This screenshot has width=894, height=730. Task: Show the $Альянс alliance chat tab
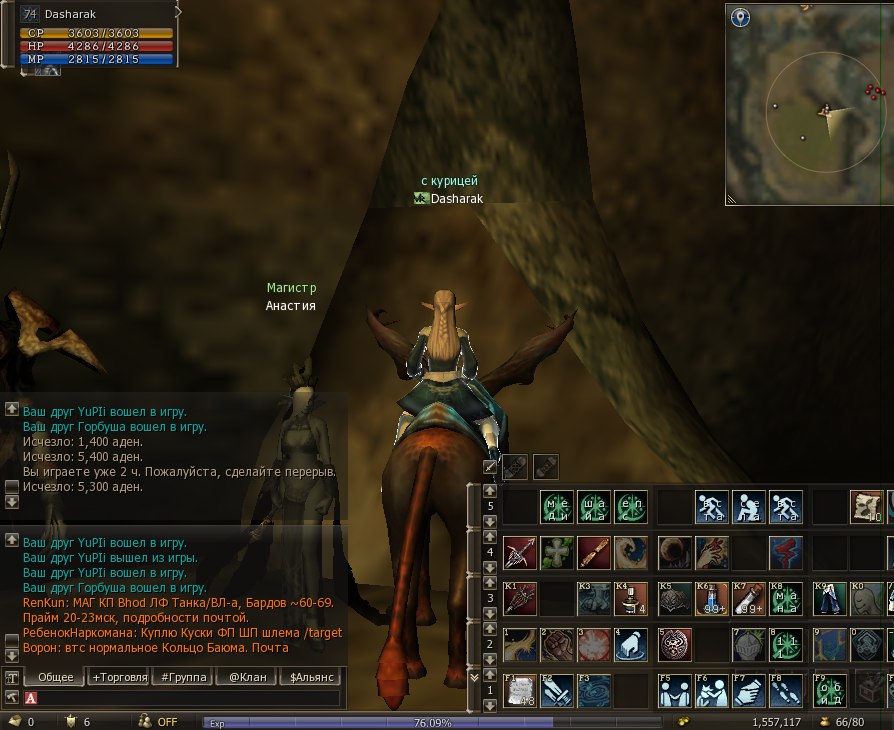pyautogui.click(x=312, y=677)
